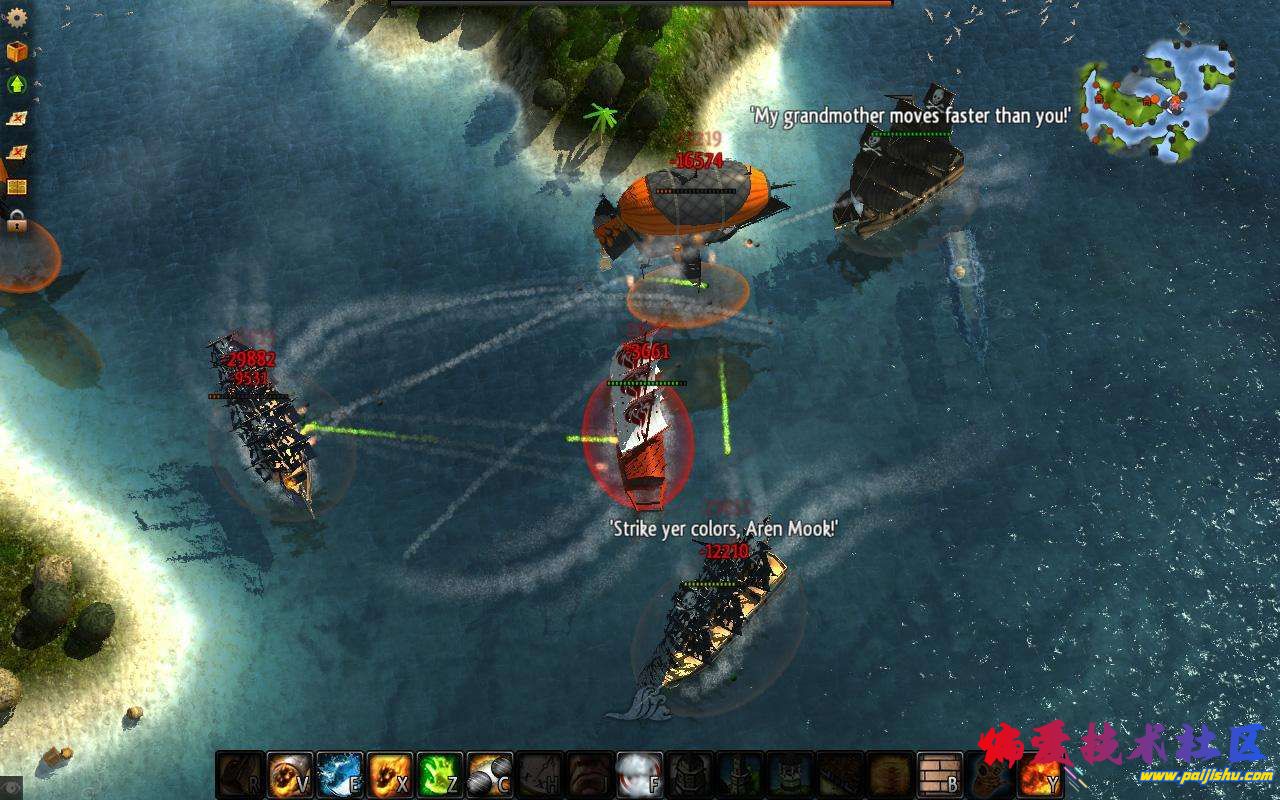This screenshot has width=1280, height=800.
Task: Activate the fire explosion ability marked Y
Action: click(x=1039, y=775)
